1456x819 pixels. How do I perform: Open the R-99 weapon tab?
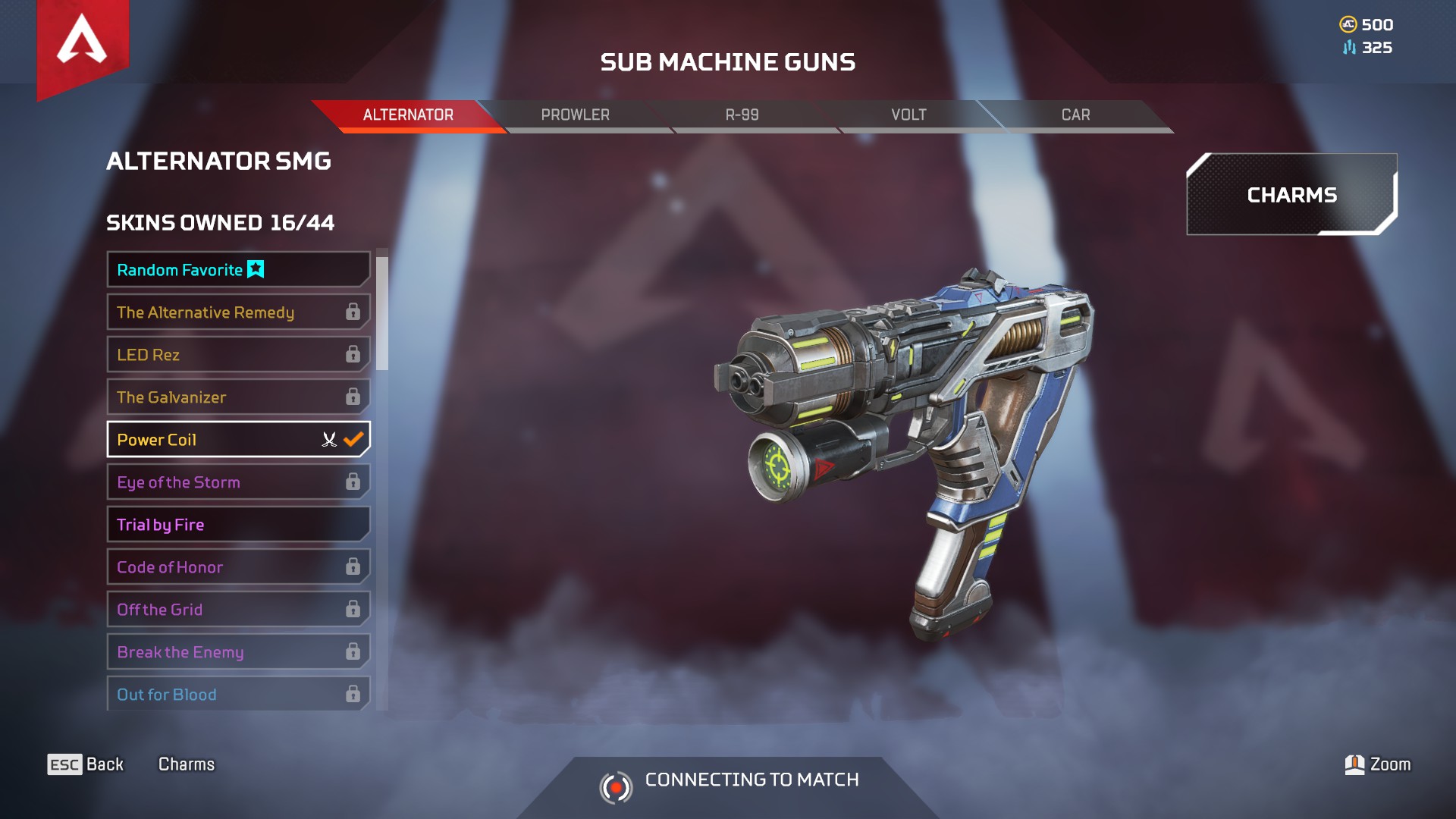(x=743, y=115)
